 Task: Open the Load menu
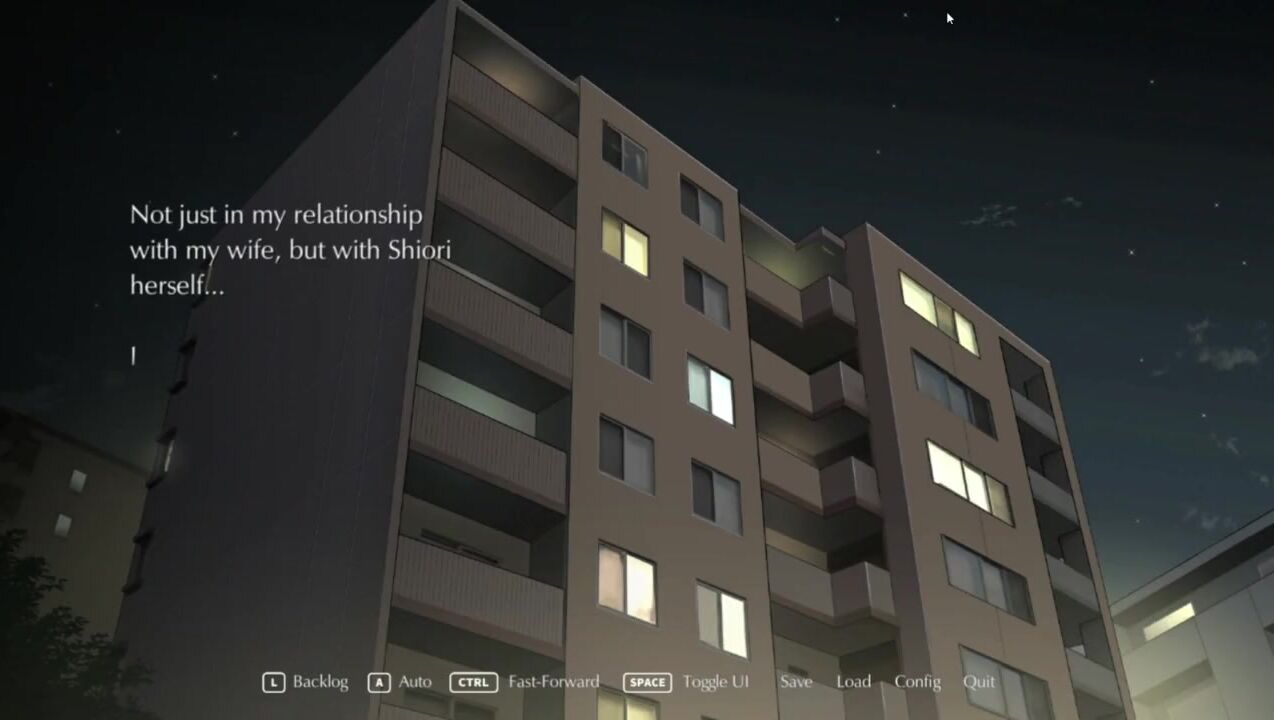pyautogui.click(x=853, y=682)
